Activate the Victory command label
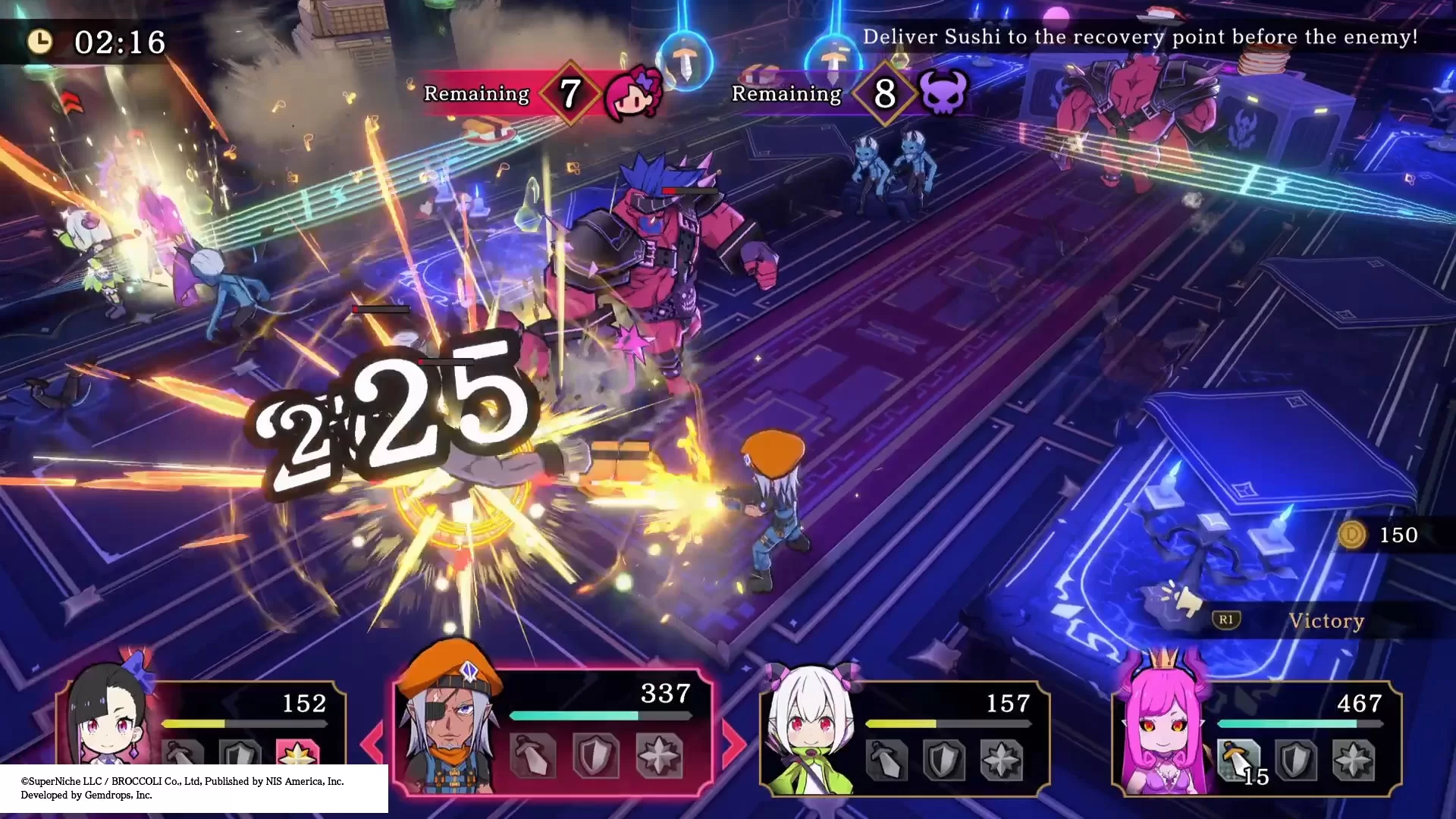This screenshot has width=1456, height=819. point(1326,621)
